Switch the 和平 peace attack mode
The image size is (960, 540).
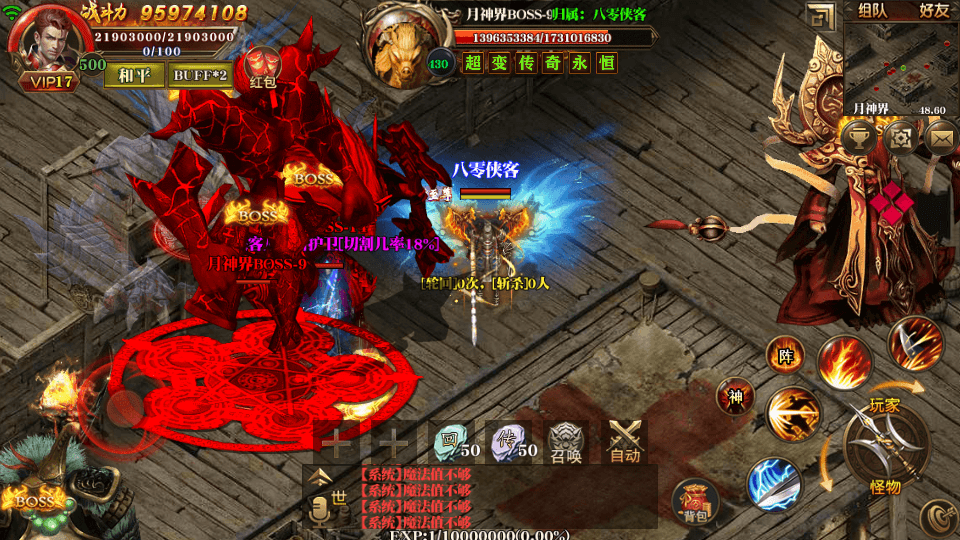tap(134, 75)
